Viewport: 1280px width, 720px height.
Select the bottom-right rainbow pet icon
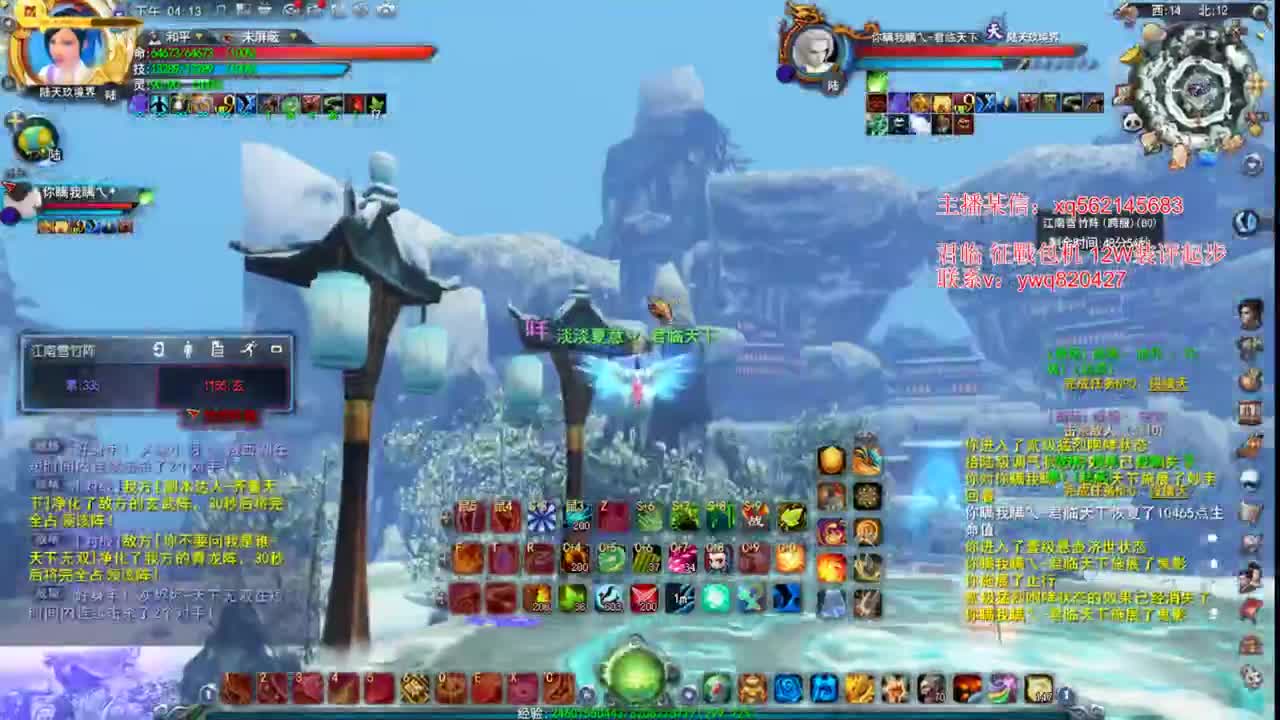click(x=1004, y=689)
